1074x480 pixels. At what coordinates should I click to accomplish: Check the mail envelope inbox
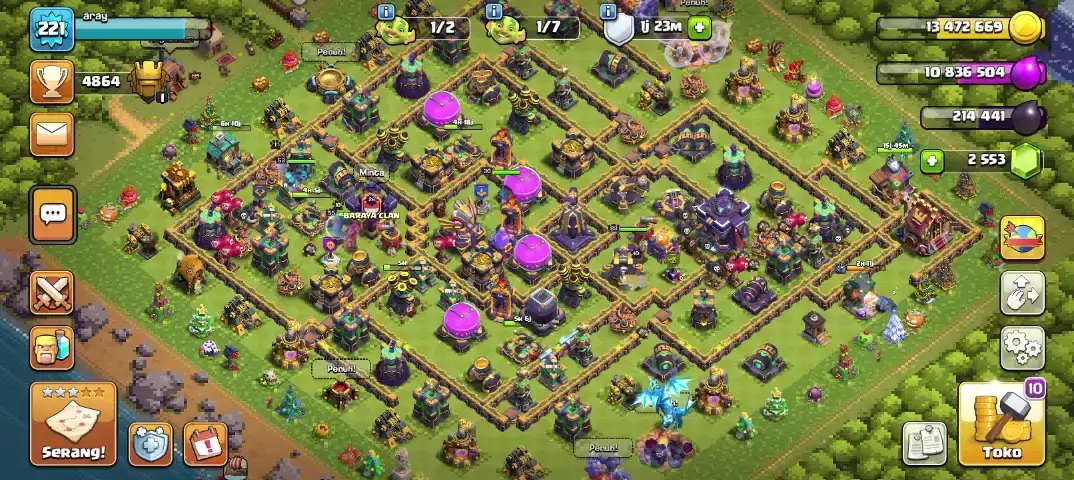(x=51, y=133)
